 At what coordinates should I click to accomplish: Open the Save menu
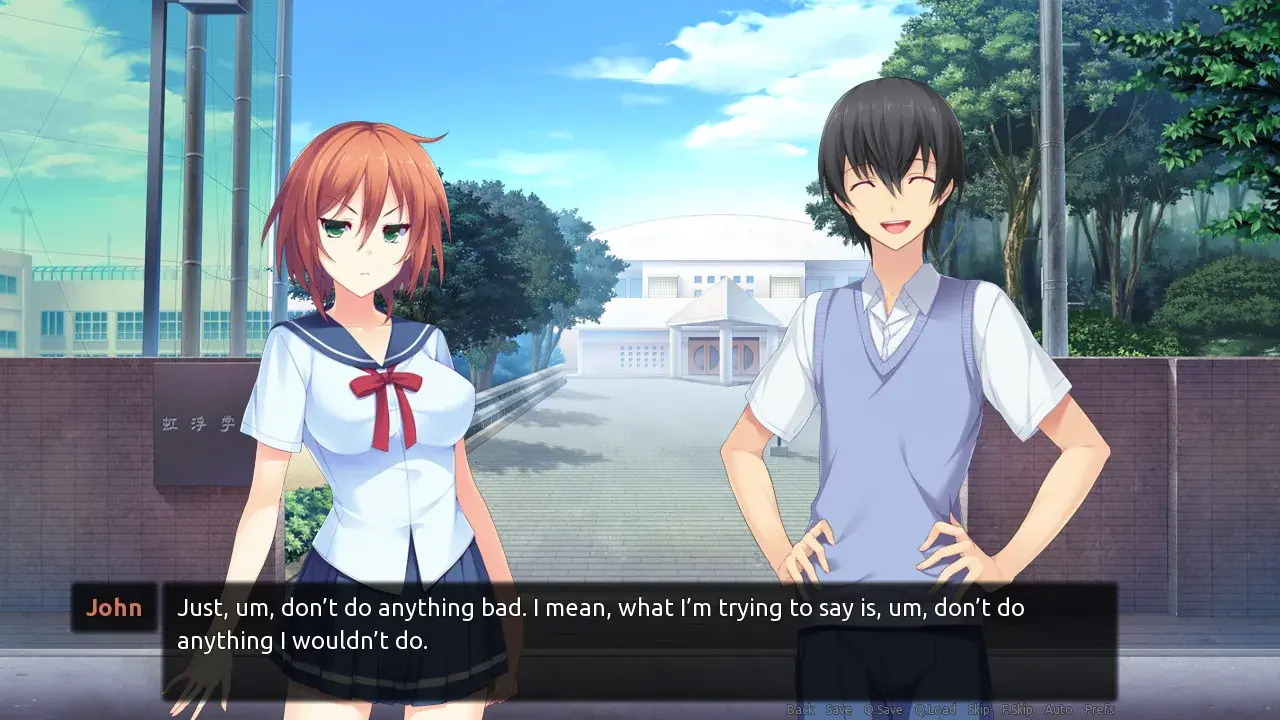pos(839,710)
